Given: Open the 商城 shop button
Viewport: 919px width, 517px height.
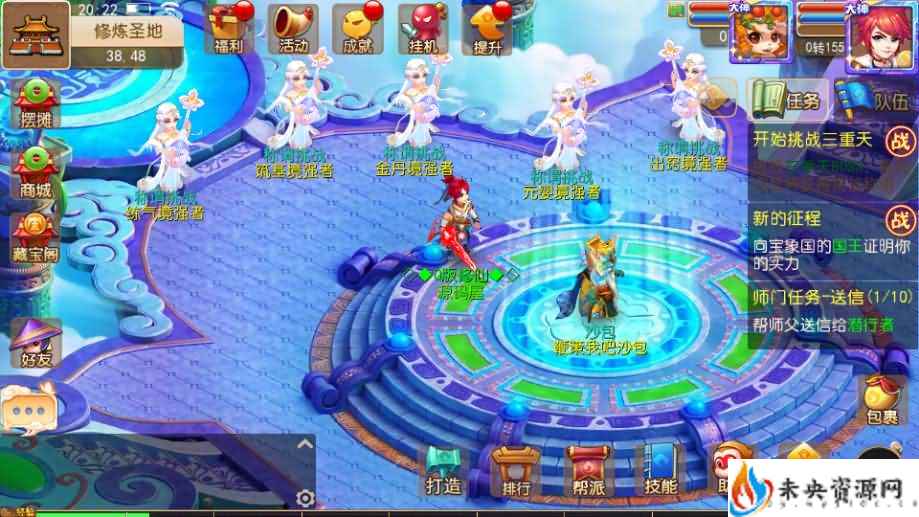Looking at the screenshot, I should (x=35, y=170).
